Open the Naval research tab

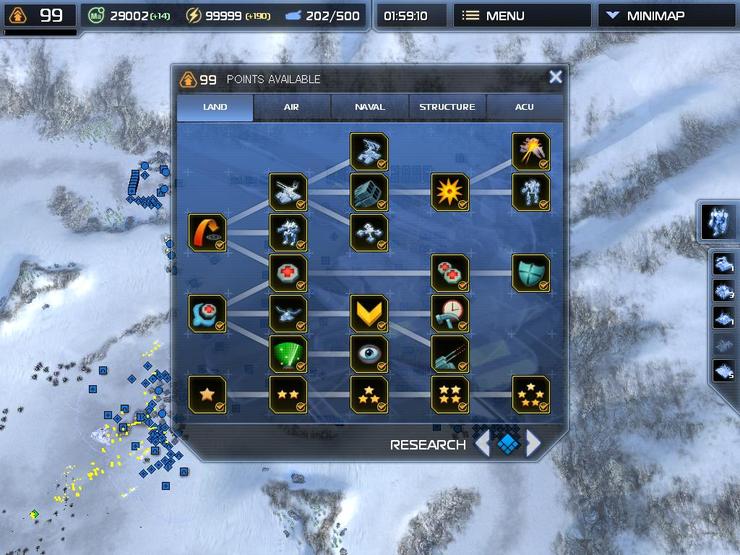(x=370, y=107)
